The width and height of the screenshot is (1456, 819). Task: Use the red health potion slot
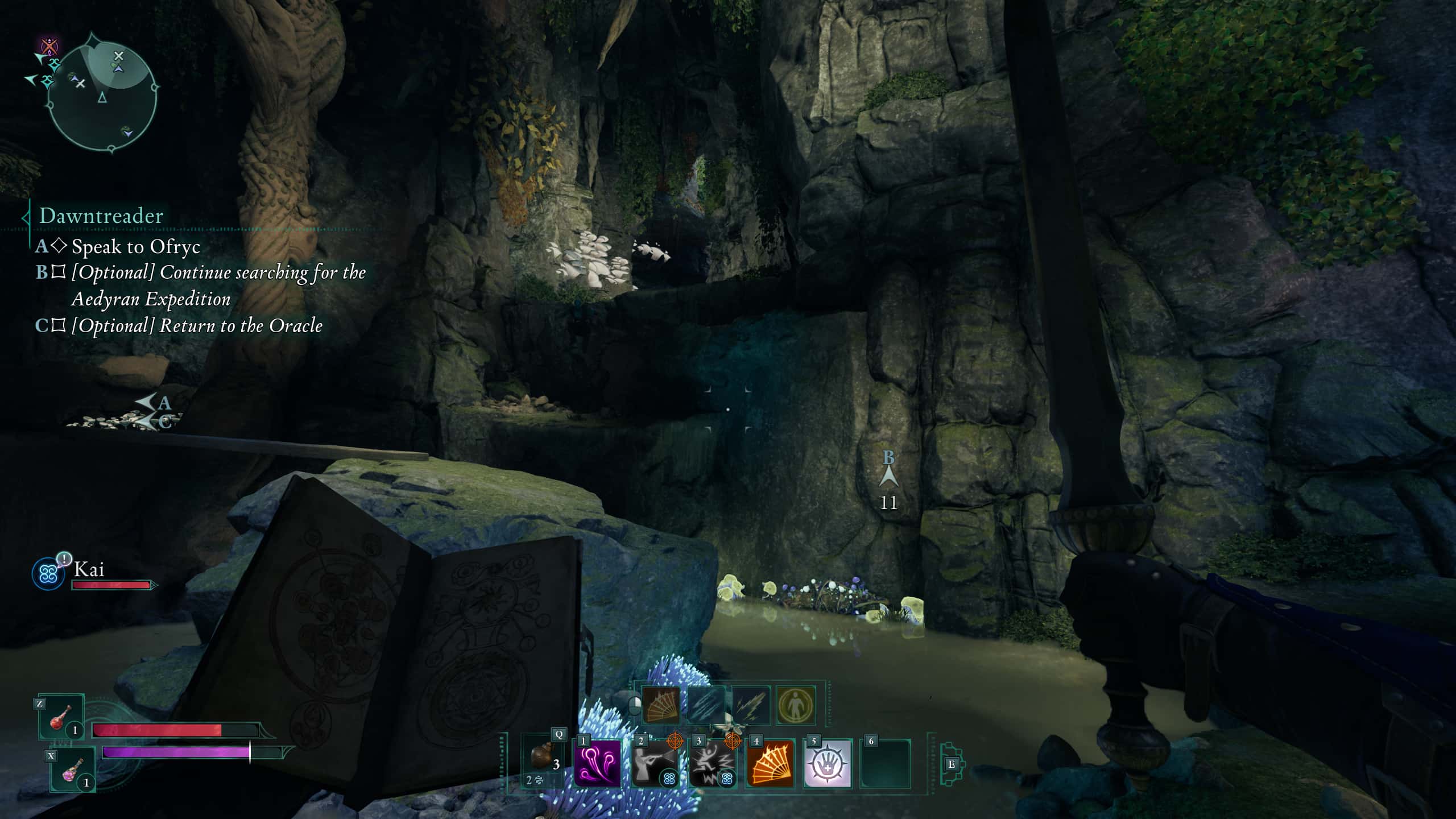tap(61, 717)
